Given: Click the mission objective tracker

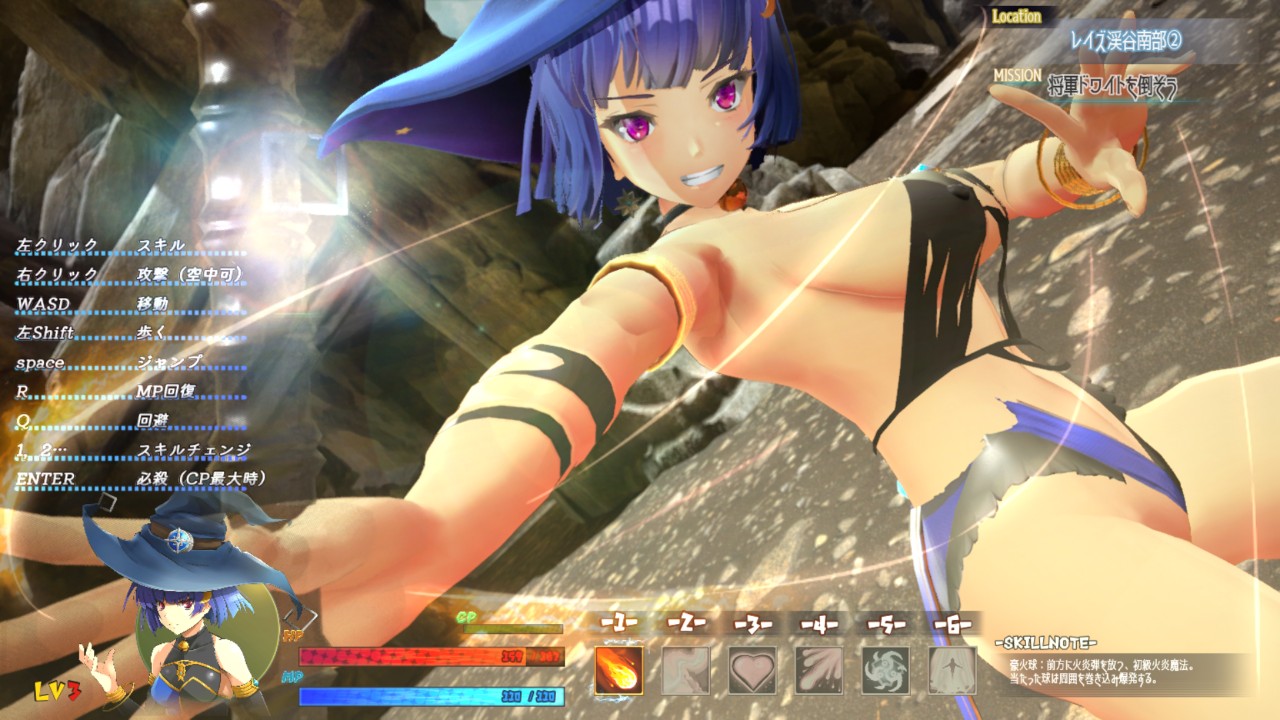Looking at the screenshot, I should 1110,88.
